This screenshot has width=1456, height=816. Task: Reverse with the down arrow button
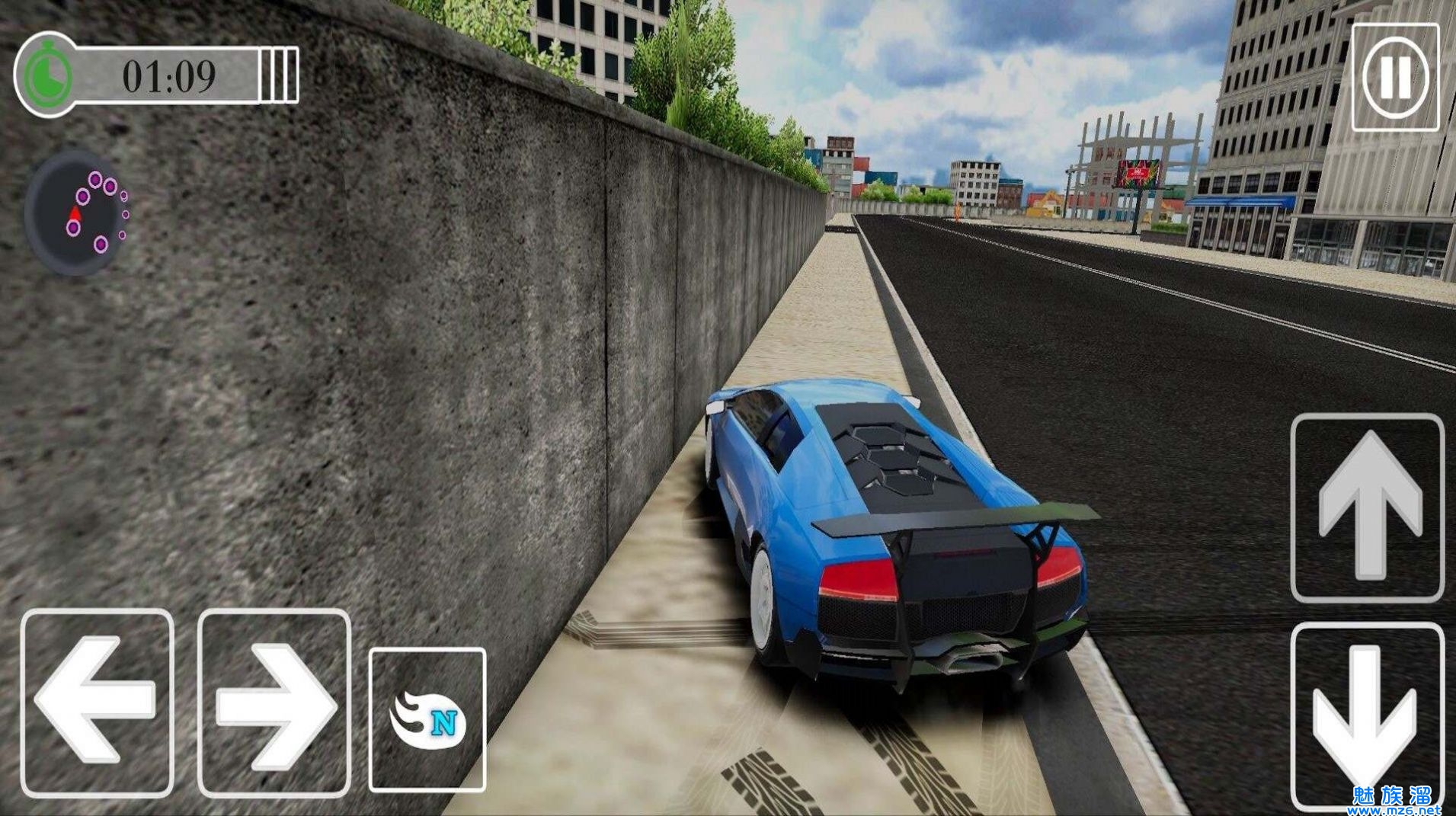click(1368, 715)
